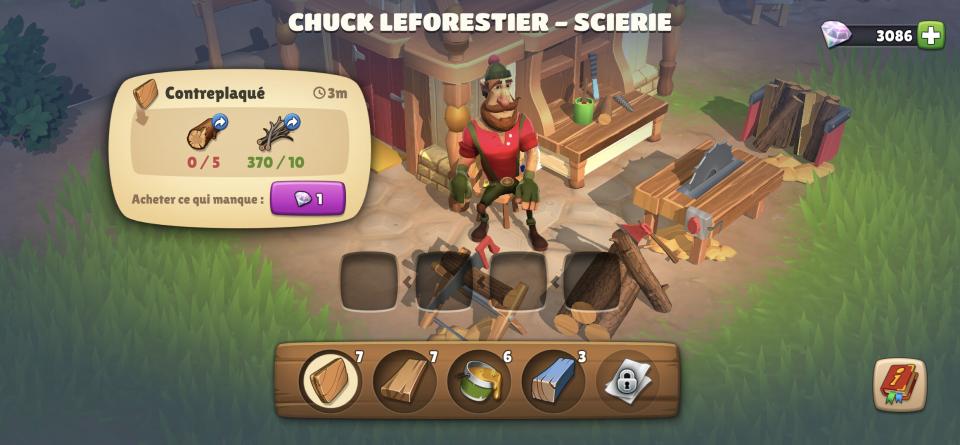
Task: Buy missing materials for 1 gem
Action: point(307,199)
